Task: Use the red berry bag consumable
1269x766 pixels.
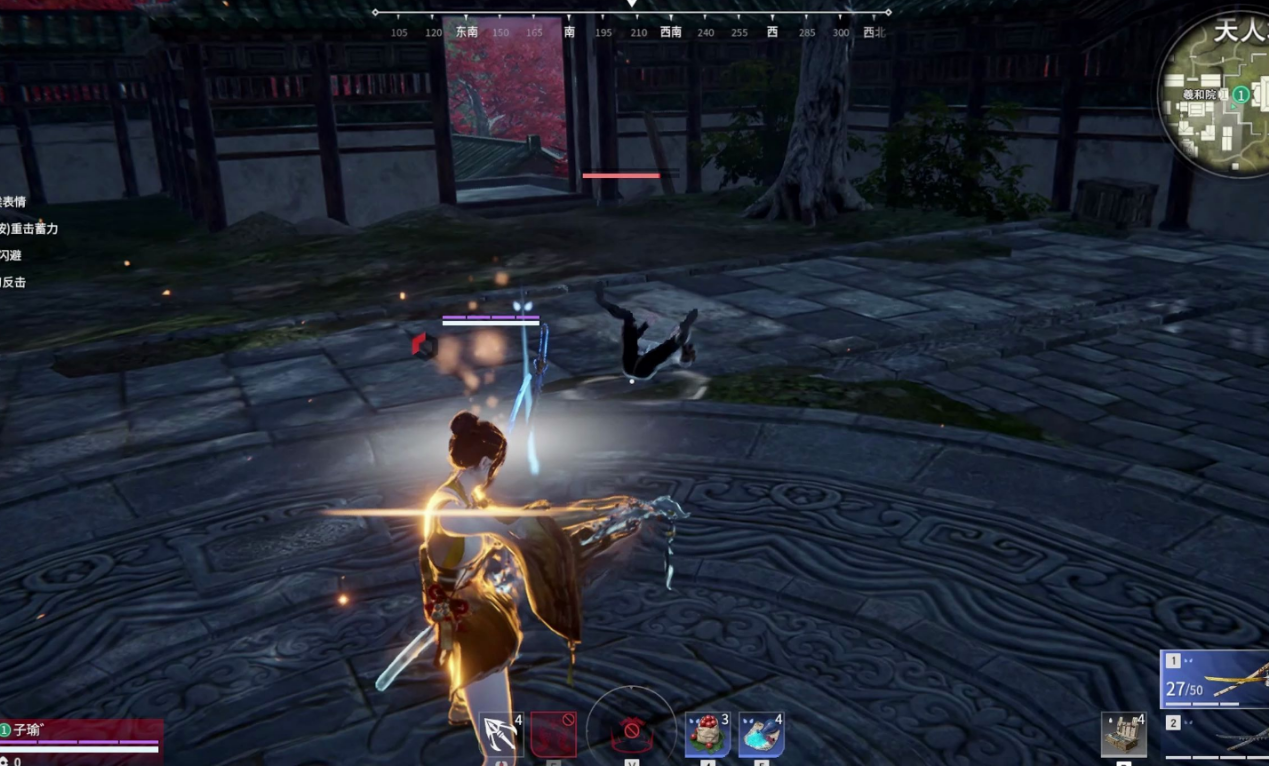Action: point(707,735)
